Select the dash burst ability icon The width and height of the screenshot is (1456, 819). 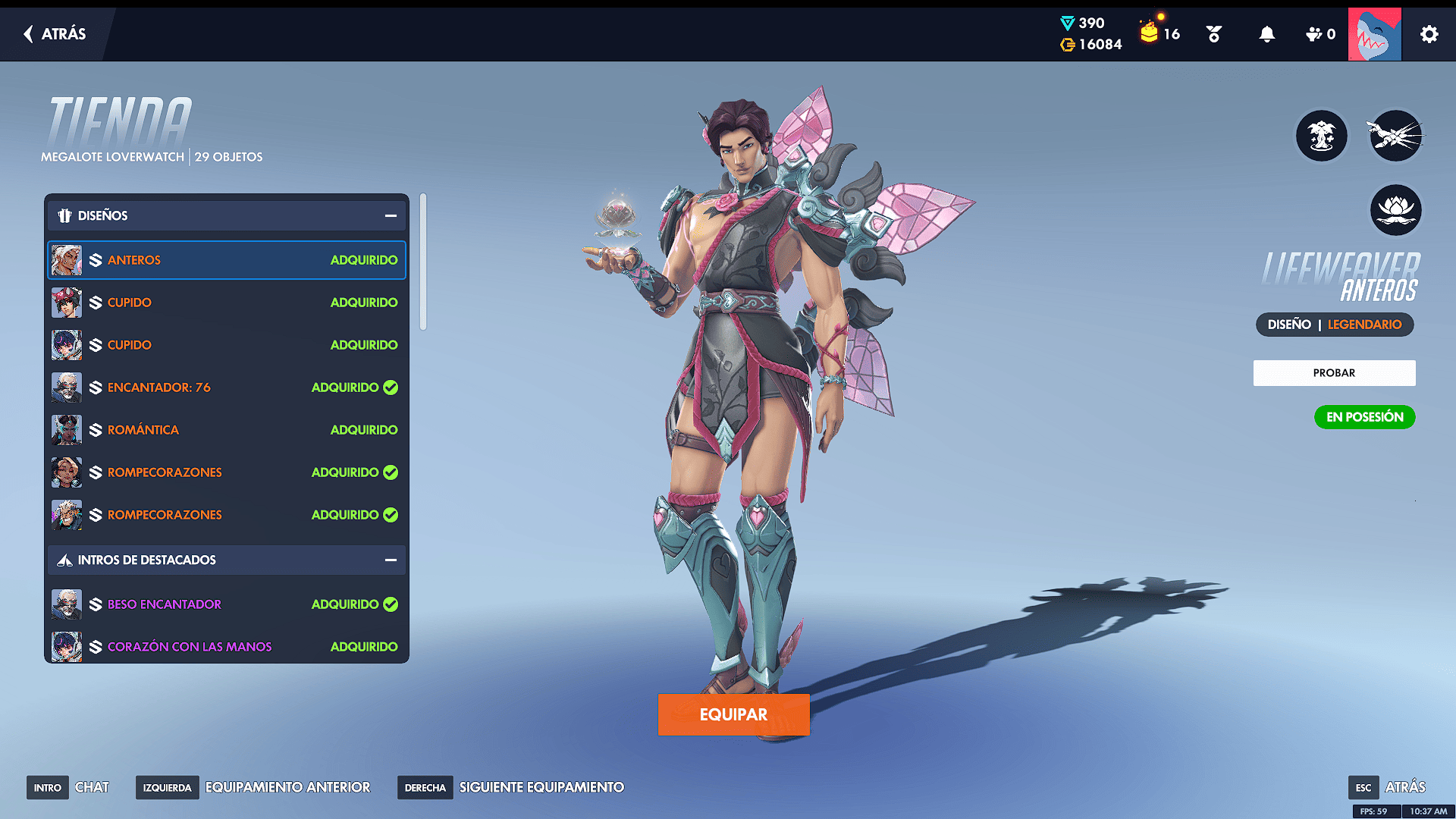(x=1395, y=136)
